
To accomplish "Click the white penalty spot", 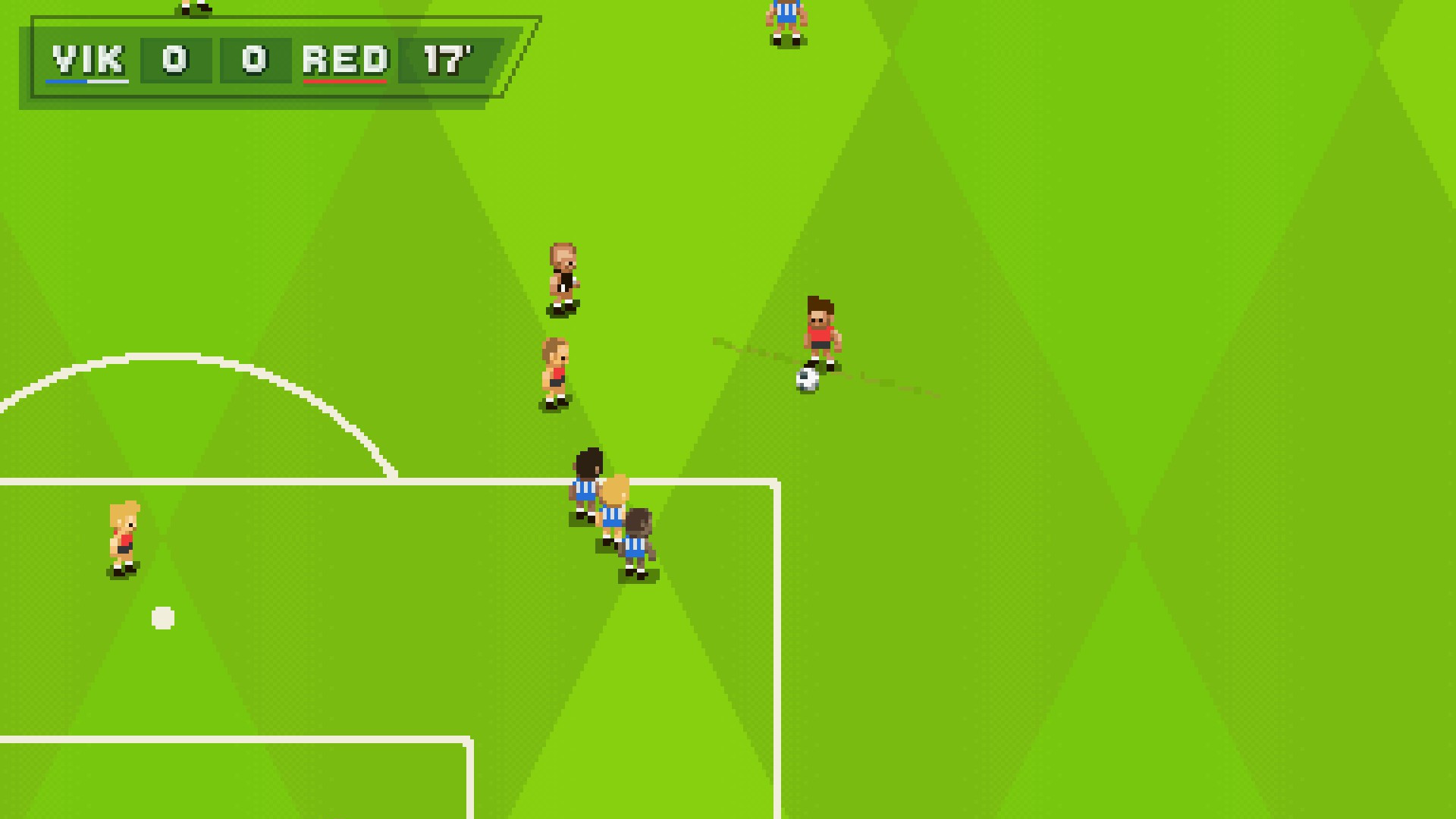I will click(x=162, y=619).
